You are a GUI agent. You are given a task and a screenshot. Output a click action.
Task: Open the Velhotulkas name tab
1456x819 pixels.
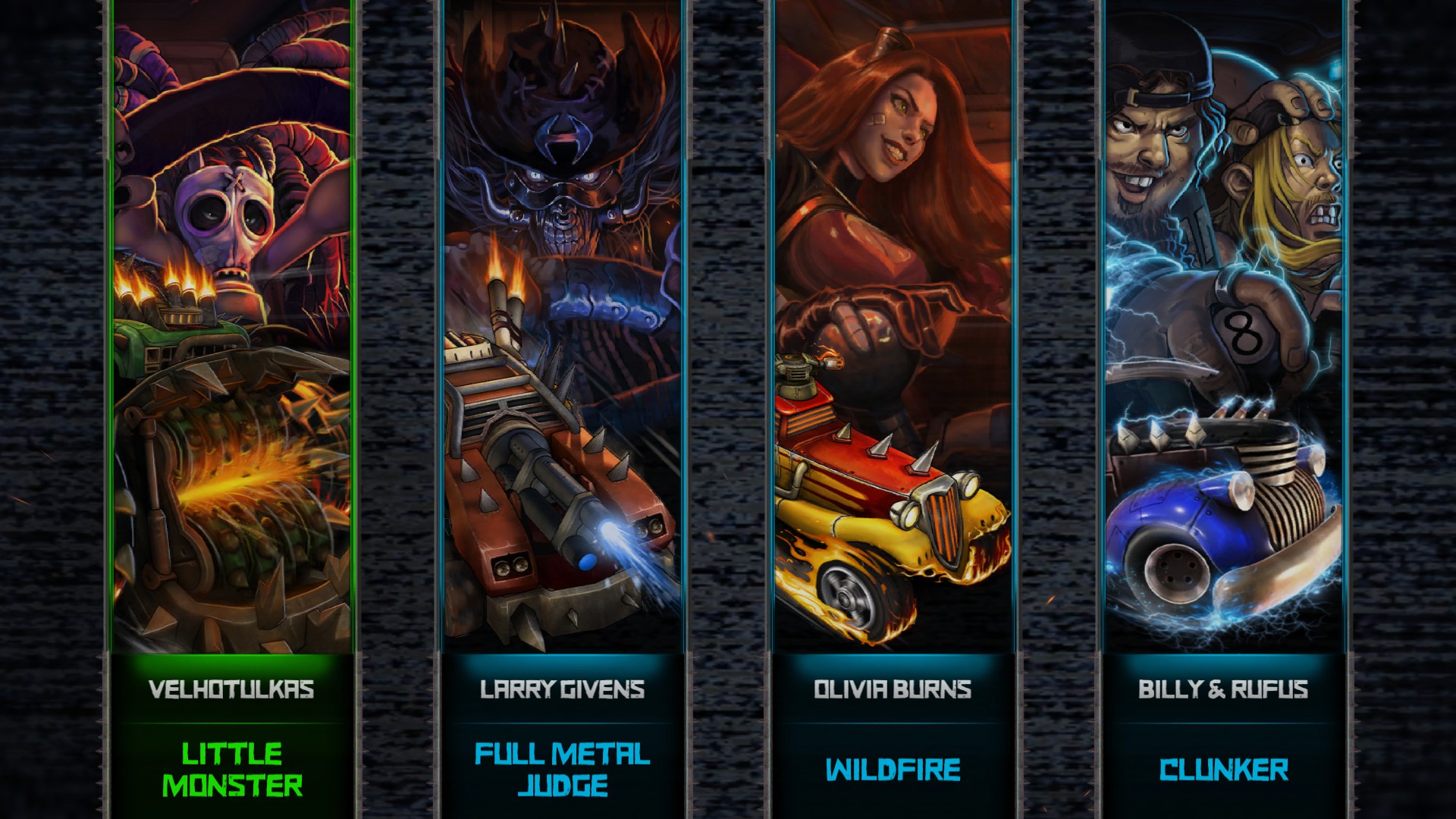(230, 690)
